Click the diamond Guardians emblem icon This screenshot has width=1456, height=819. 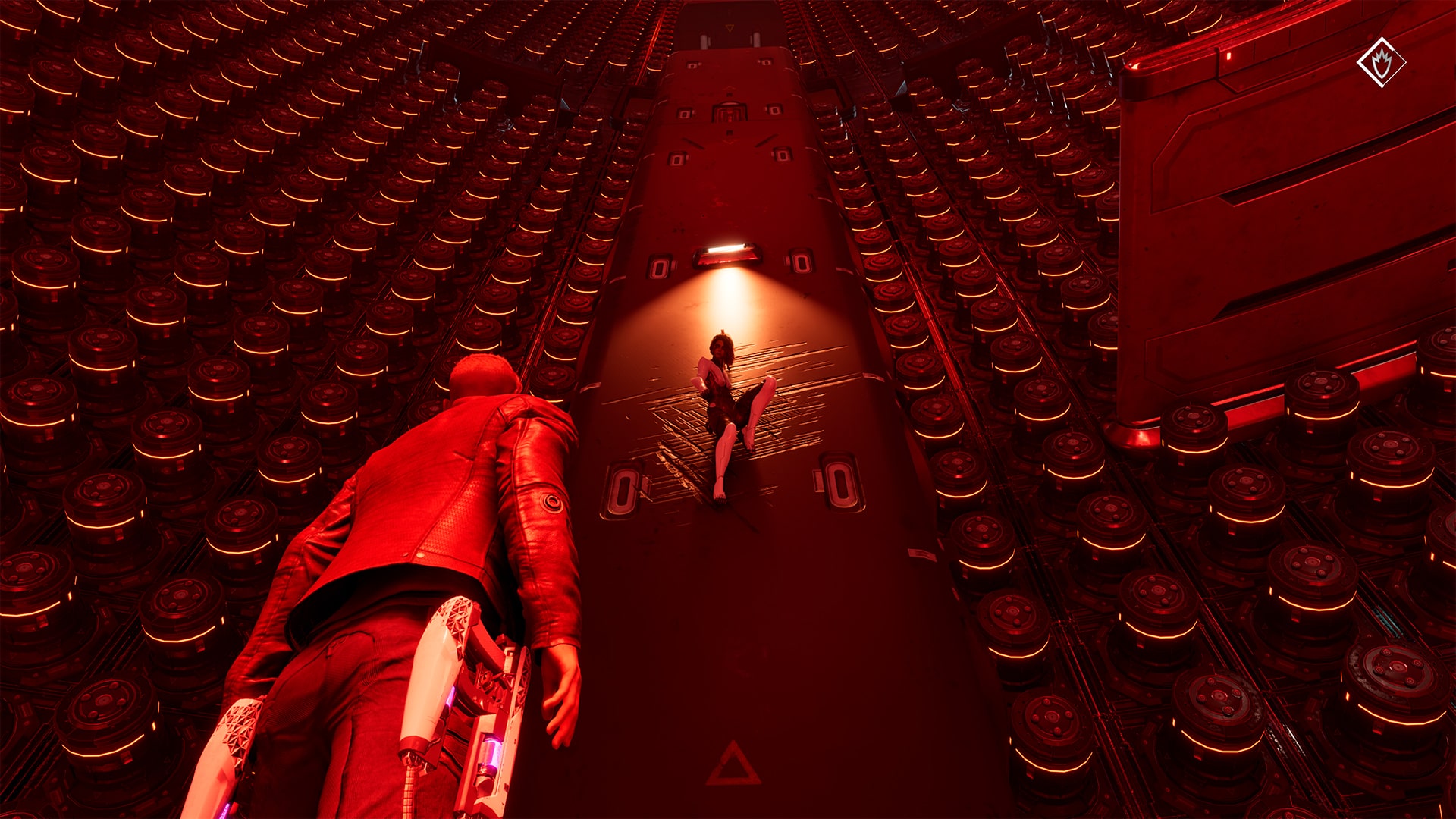1381,62
